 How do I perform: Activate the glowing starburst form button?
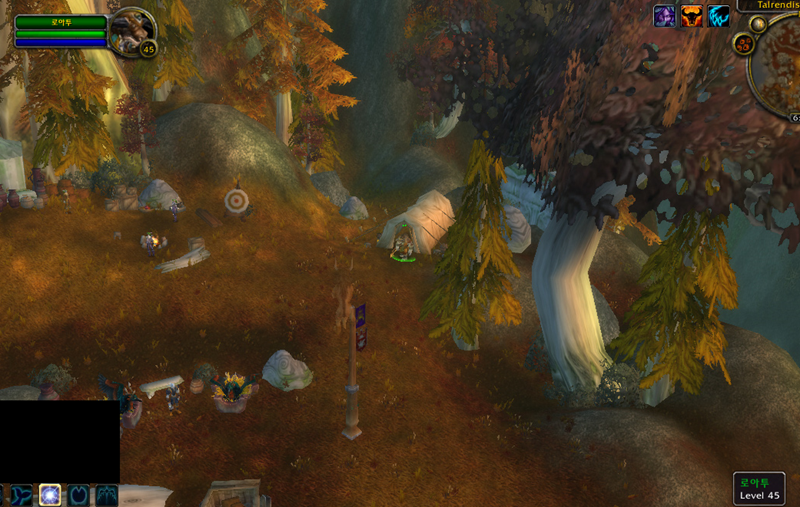click(50, 495)
